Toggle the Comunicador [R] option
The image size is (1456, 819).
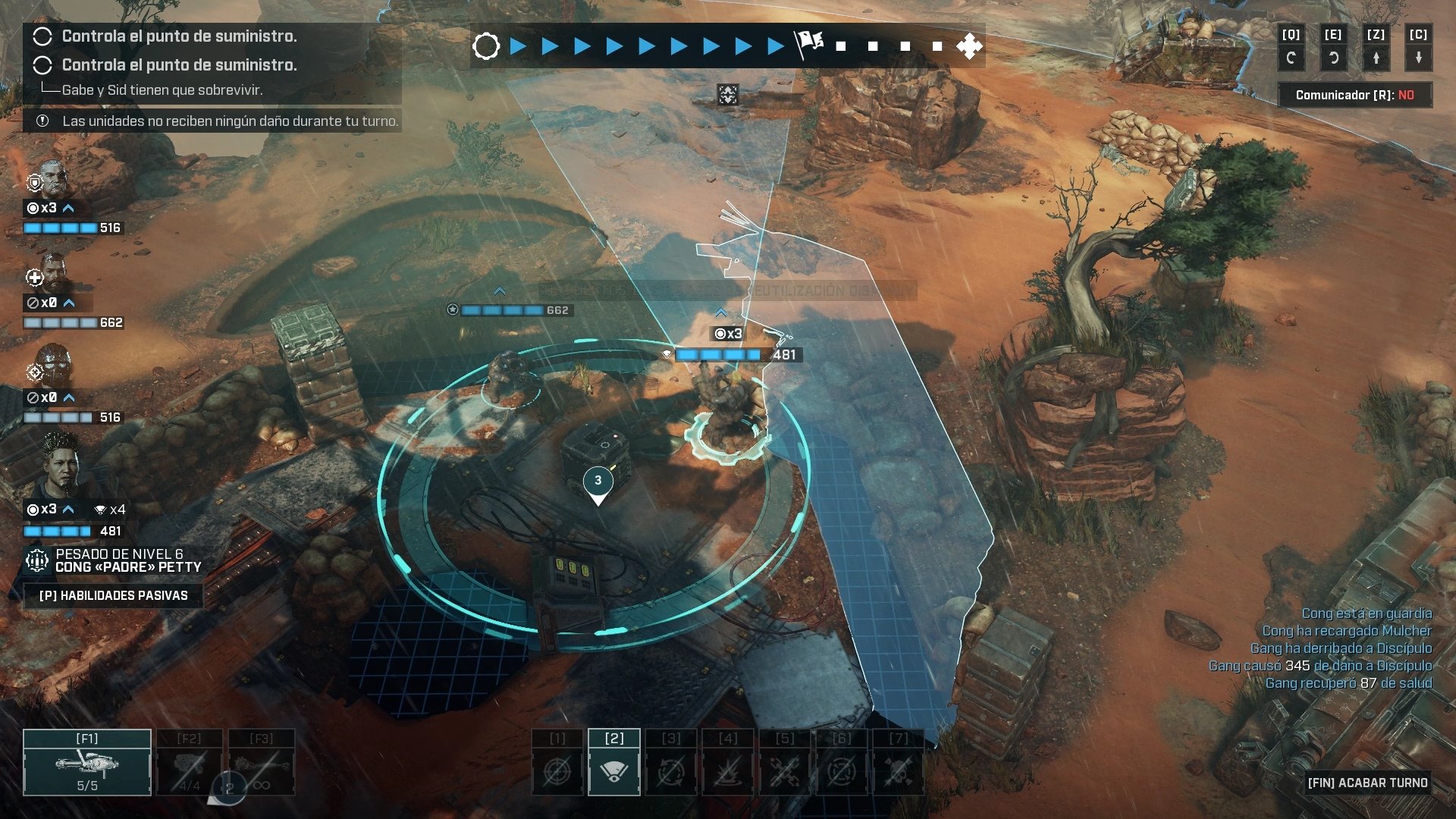(x=1354, y=94)
